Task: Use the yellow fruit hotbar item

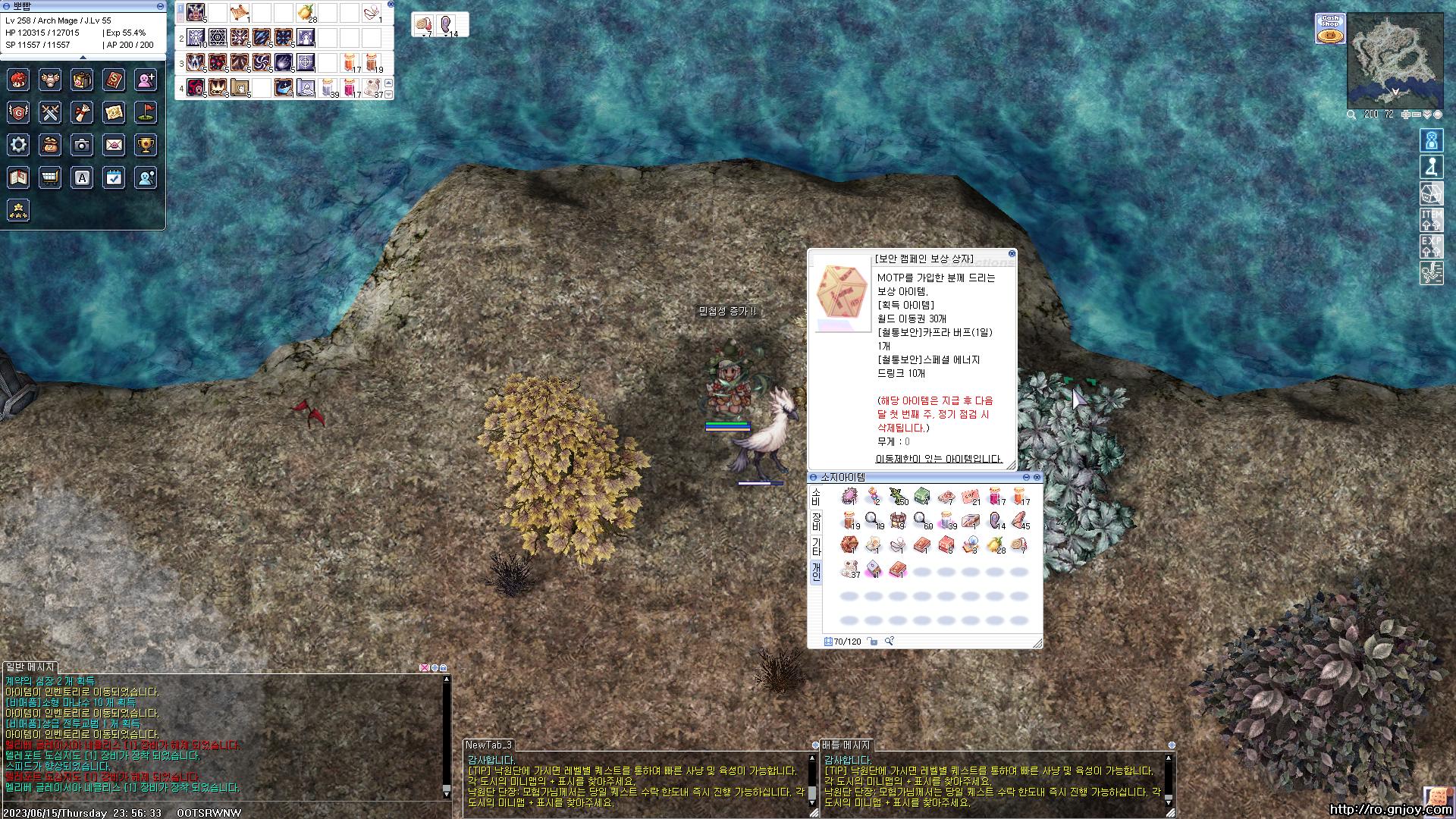Action: click(x=306, y=12)
